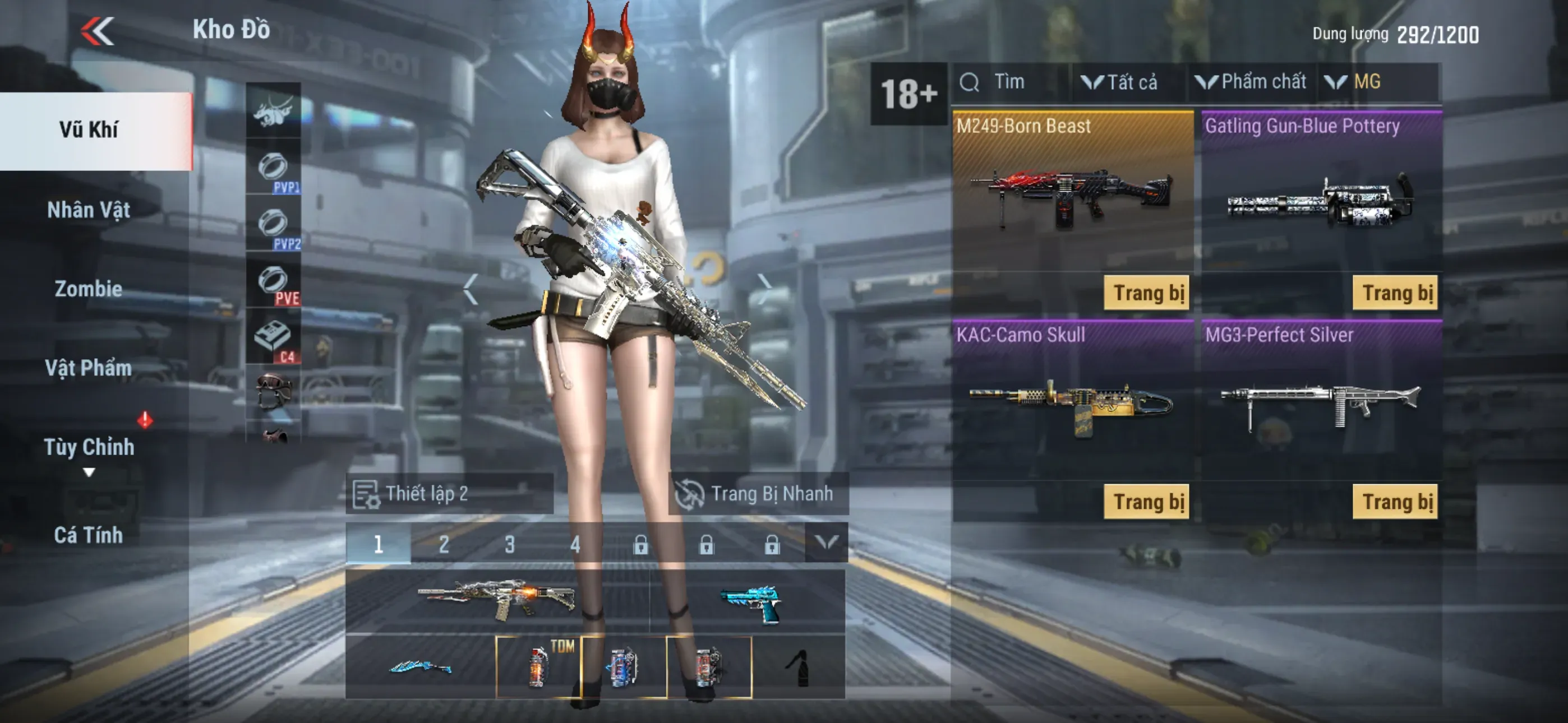Viewport: 1568px width, 723px height.
Task: Equip the KAC-Camo Skull weapon
Action: point(1147,502)
